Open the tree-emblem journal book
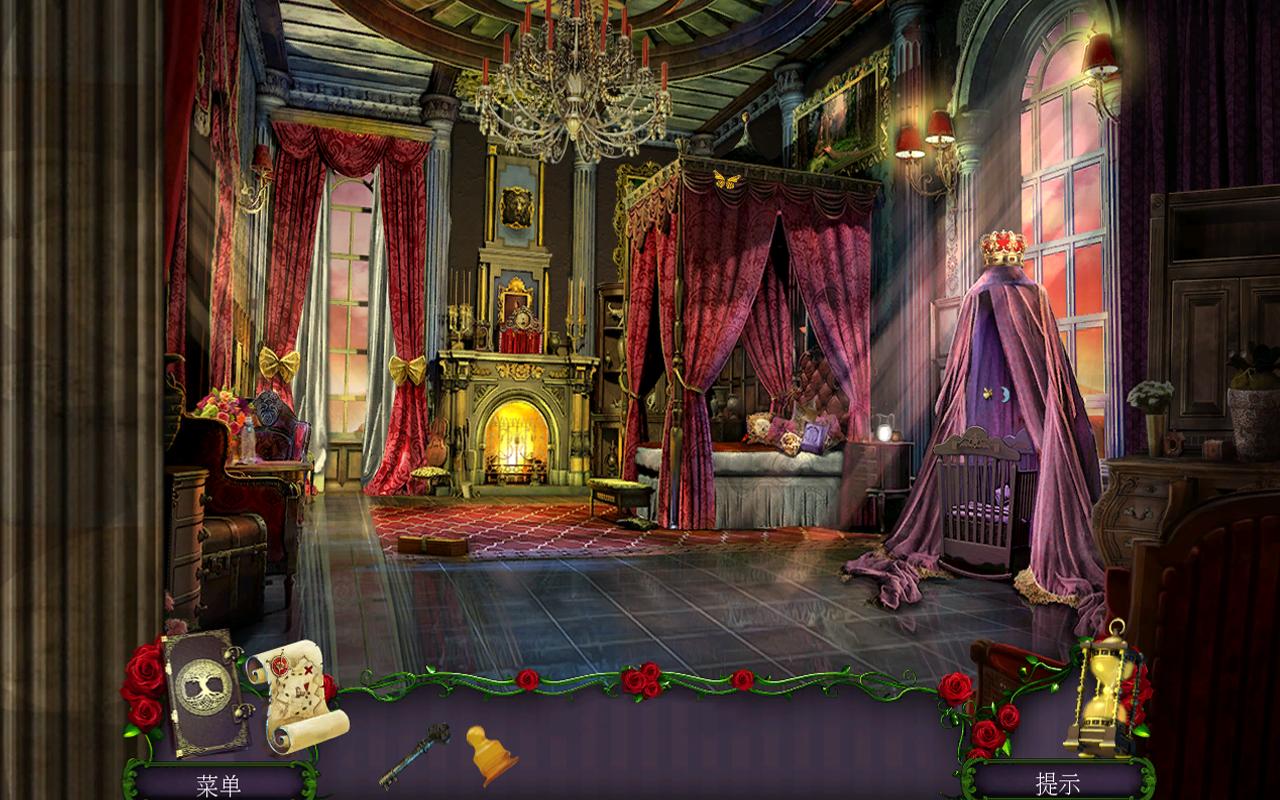Viewport: 1280px width, 800px height. 205,692
